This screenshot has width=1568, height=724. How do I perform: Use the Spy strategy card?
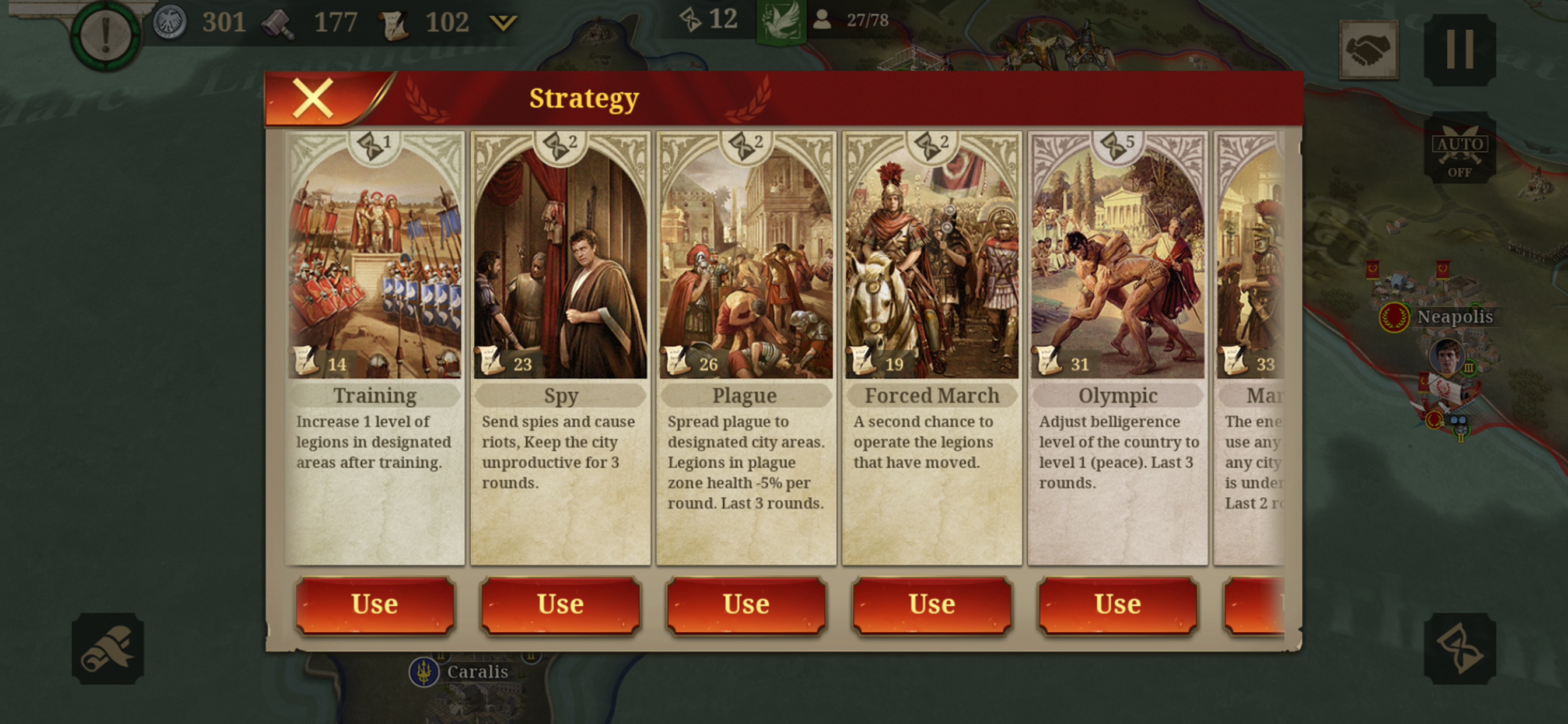[561, 604]
